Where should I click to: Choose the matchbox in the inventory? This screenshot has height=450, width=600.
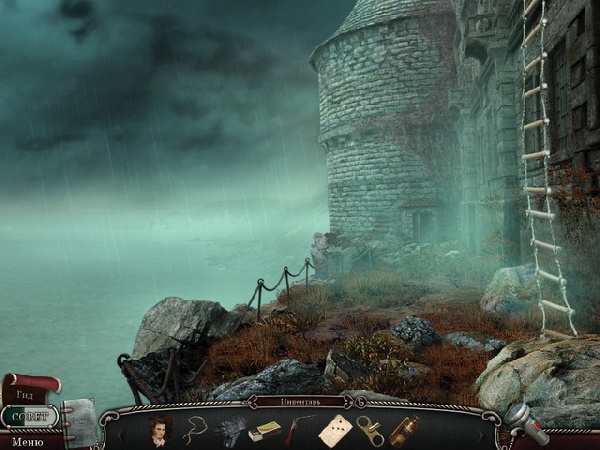pos(264,431)
